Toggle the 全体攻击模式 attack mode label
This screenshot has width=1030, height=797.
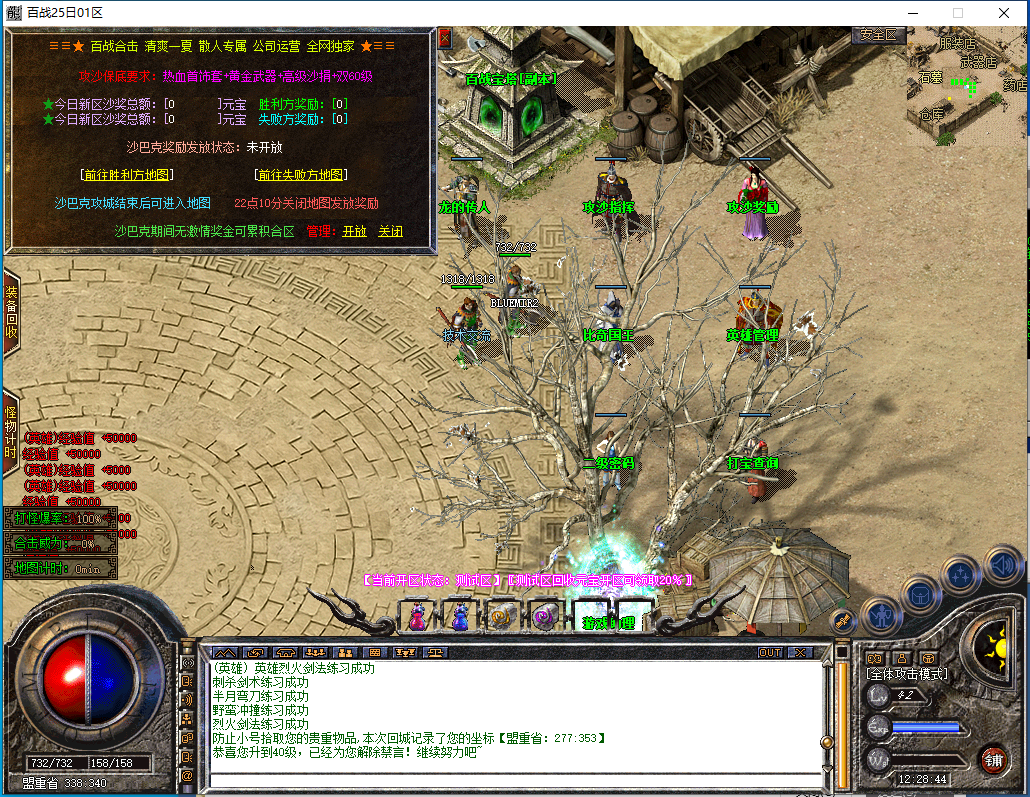[907, 675]
